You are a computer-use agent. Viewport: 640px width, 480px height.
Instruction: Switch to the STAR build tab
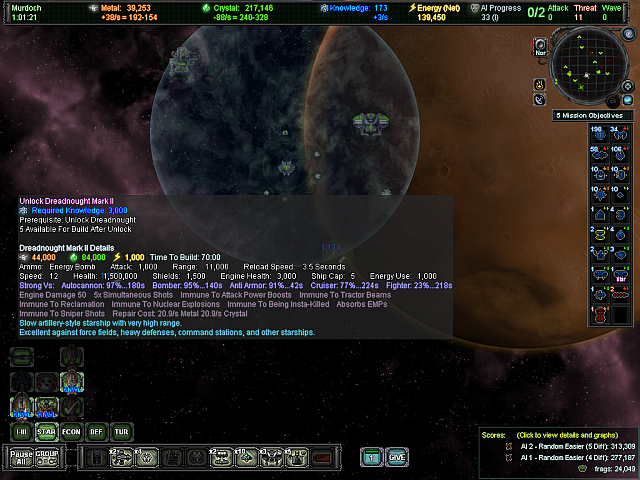click(46, 431)
